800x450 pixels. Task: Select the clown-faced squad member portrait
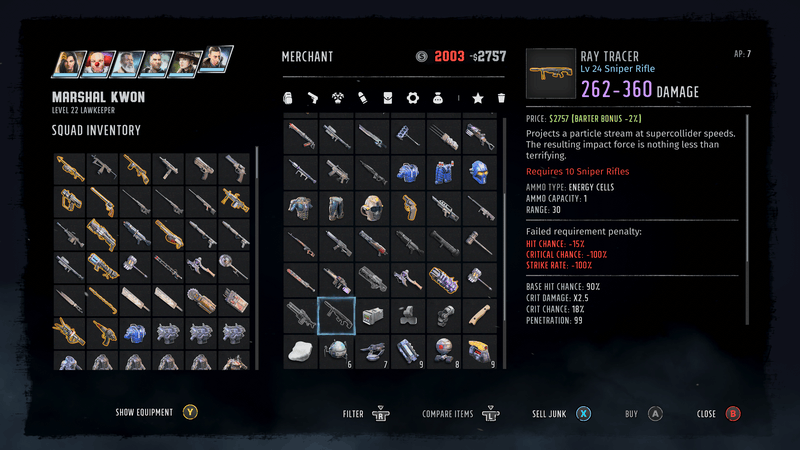click(x=98, y=62)
